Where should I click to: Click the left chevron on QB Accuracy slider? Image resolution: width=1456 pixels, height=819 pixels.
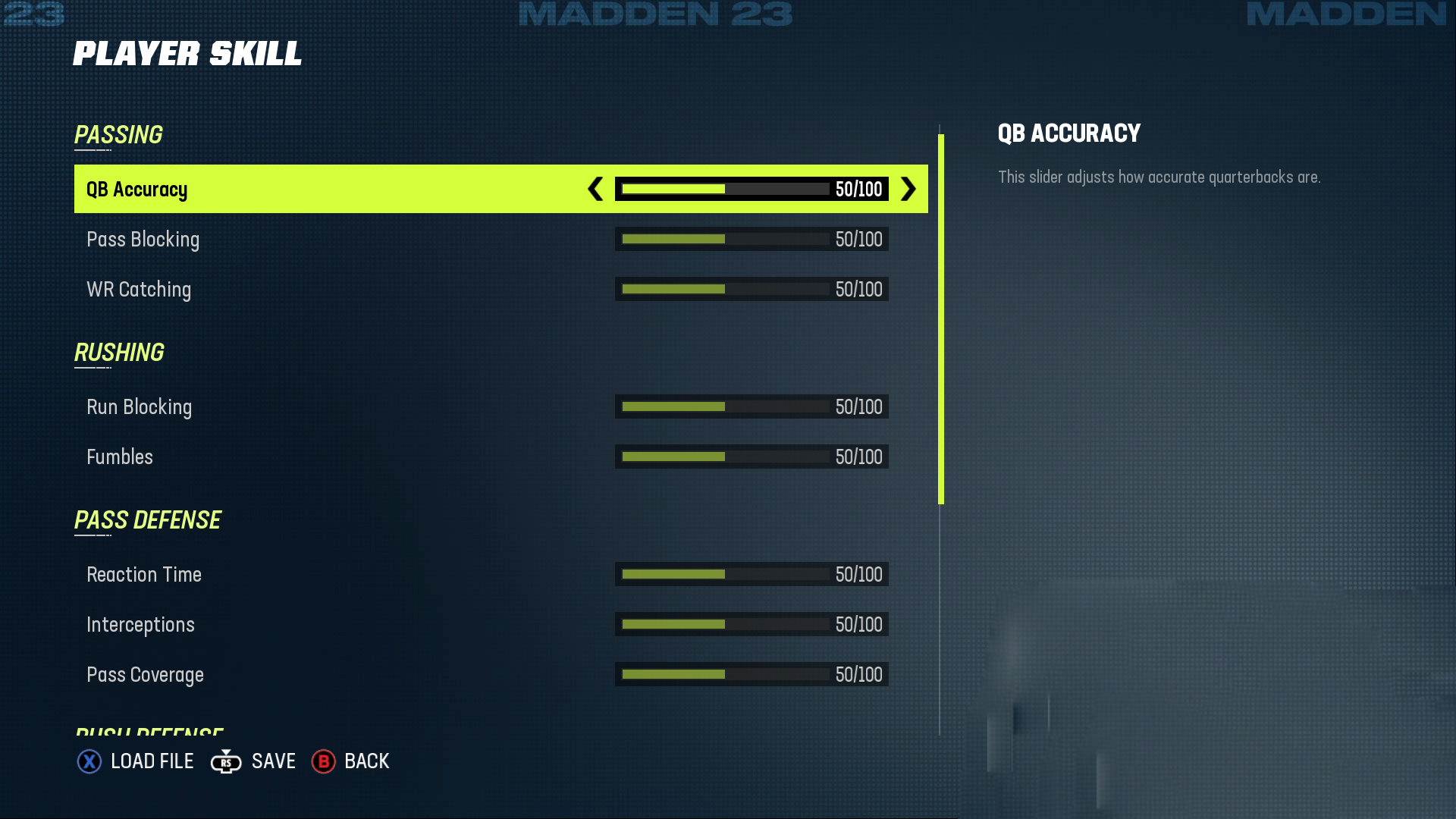(594, 190)
